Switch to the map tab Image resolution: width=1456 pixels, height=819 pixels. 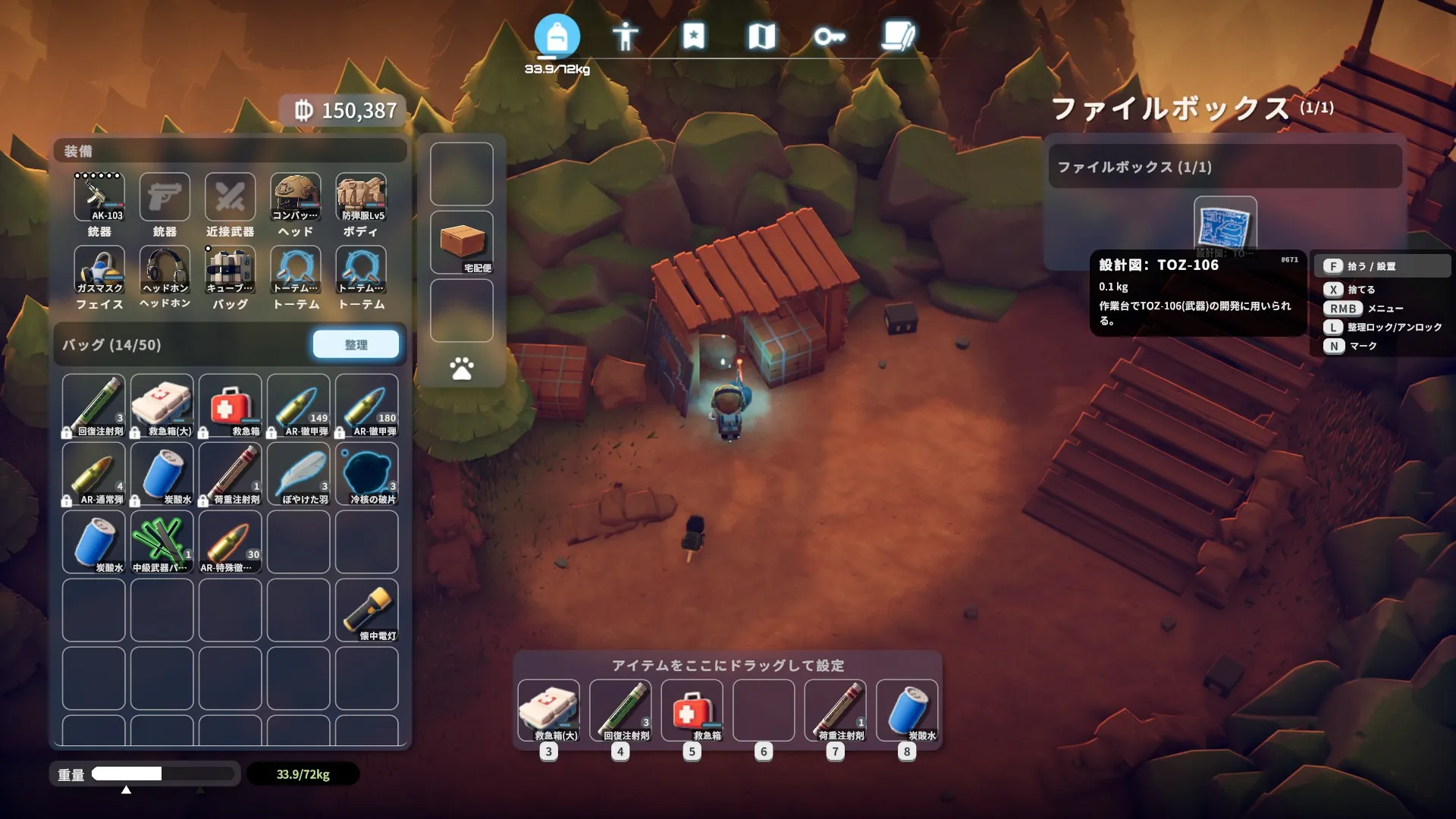(761, 36)
